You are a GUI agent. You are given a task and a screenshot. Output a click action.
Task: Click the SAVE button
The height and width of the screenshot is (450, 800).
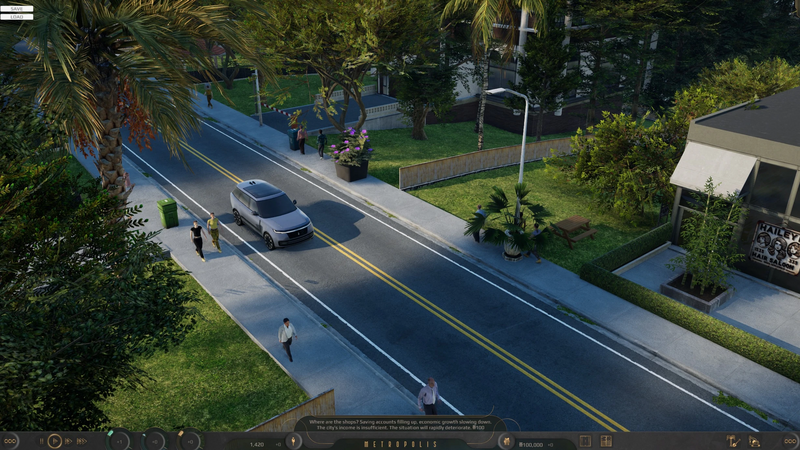pos(16,8)
